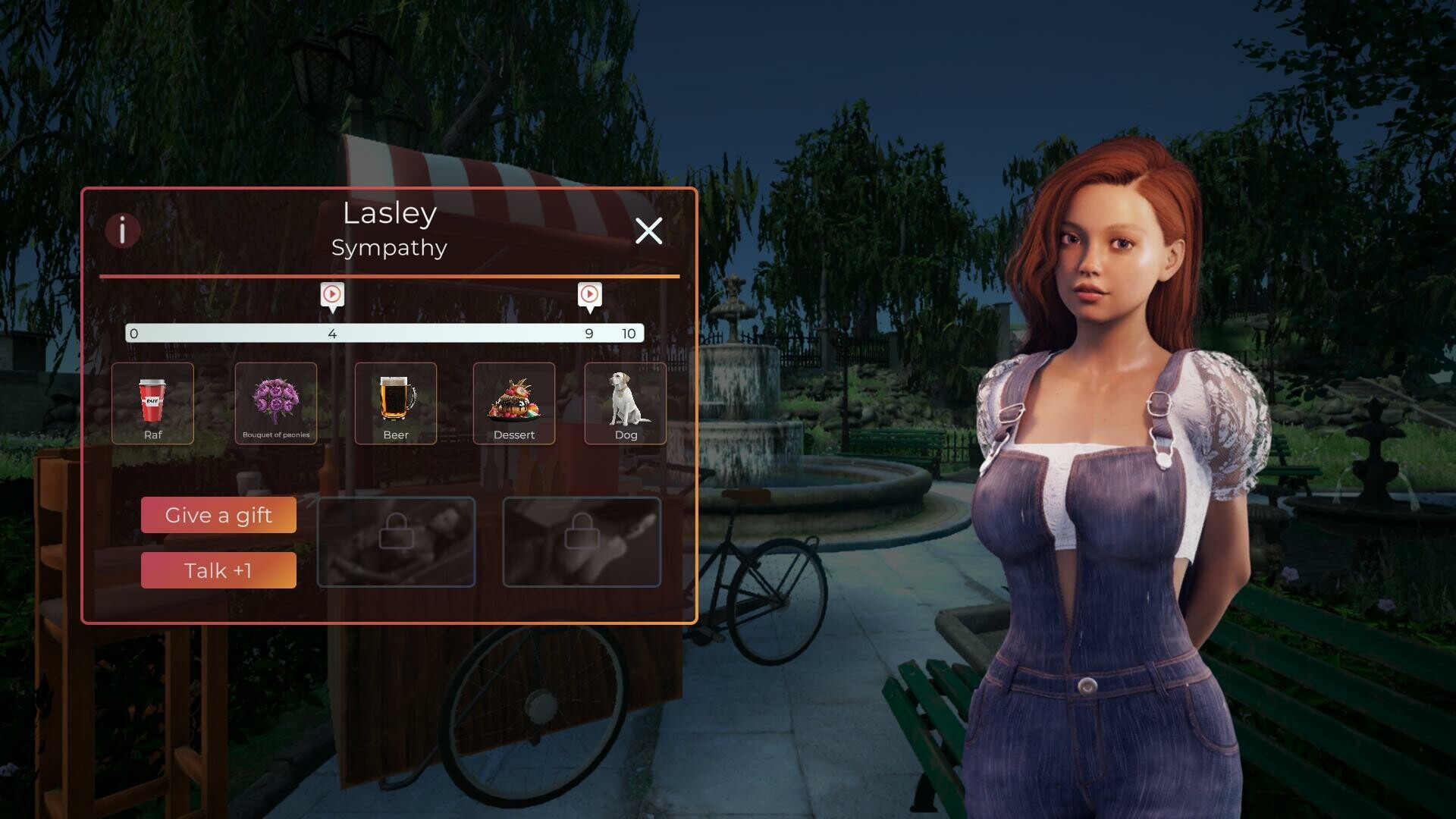1456x819 pixels.
Task: Click the Lasley name title
Action: (x=389, y=214)
